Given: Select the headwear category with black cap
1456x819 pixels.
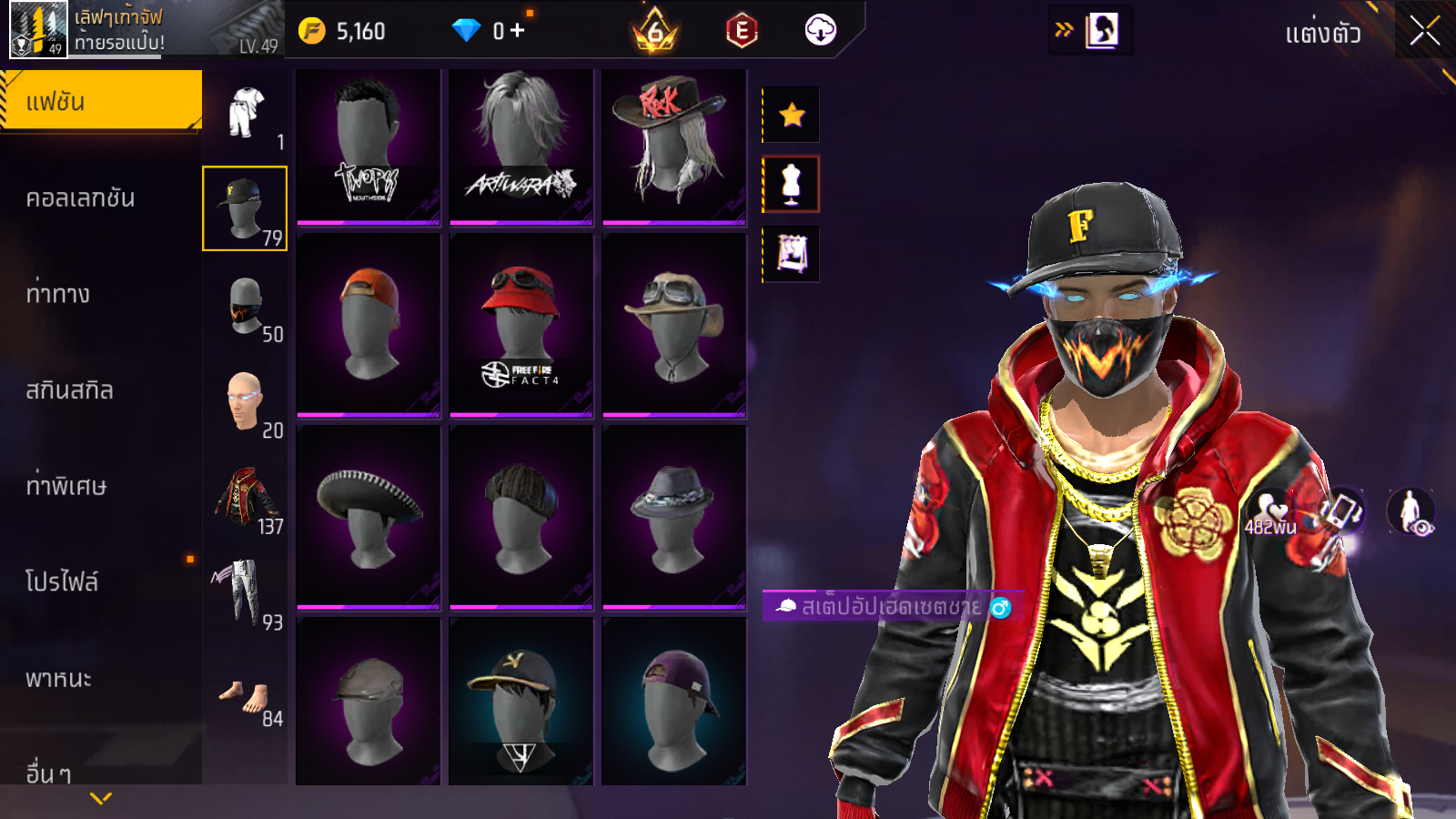Looking at the screenshot, I should point(244,208).
